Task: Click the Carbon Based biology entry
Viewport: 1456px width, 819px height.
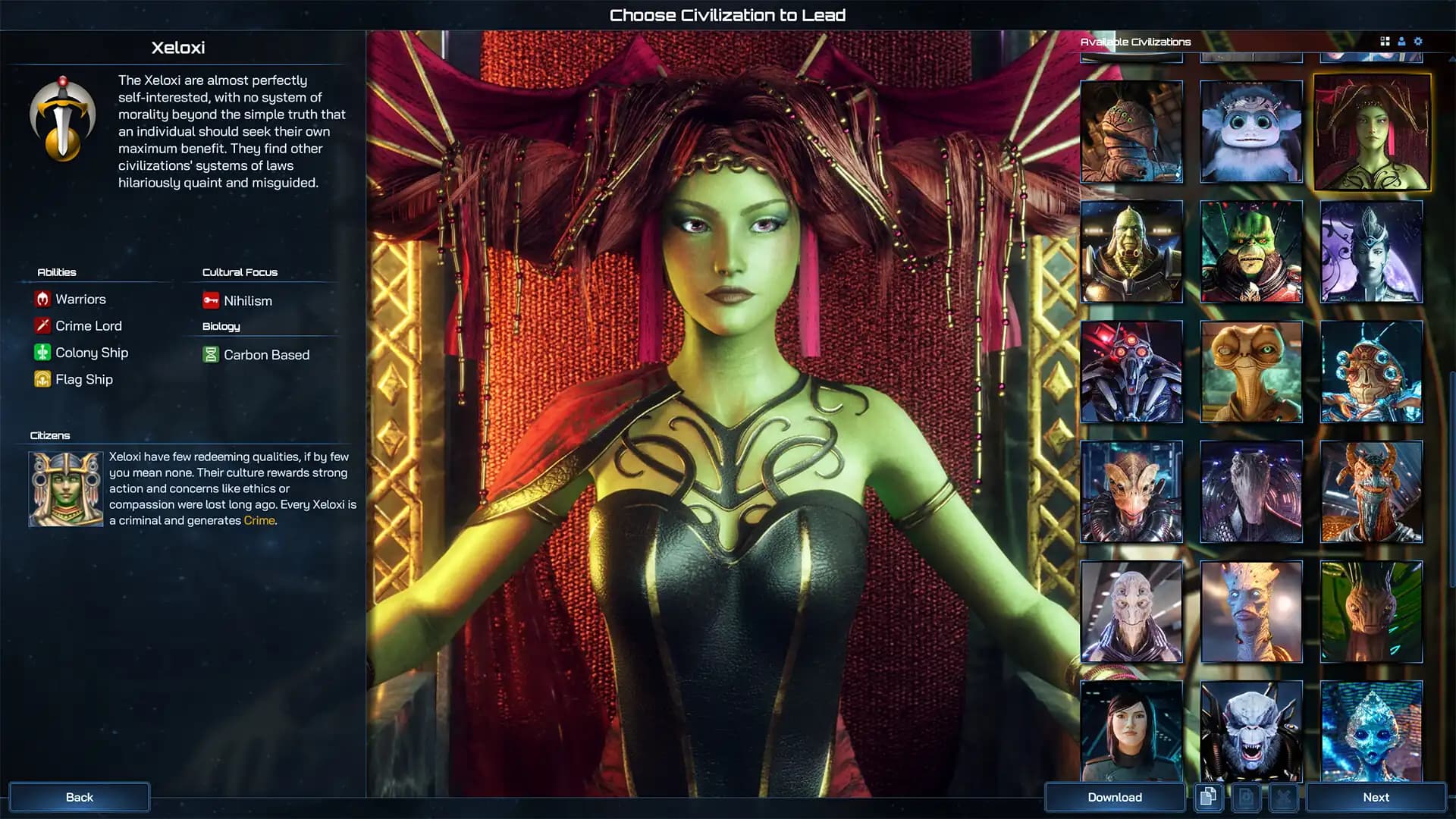Action: 266,355
